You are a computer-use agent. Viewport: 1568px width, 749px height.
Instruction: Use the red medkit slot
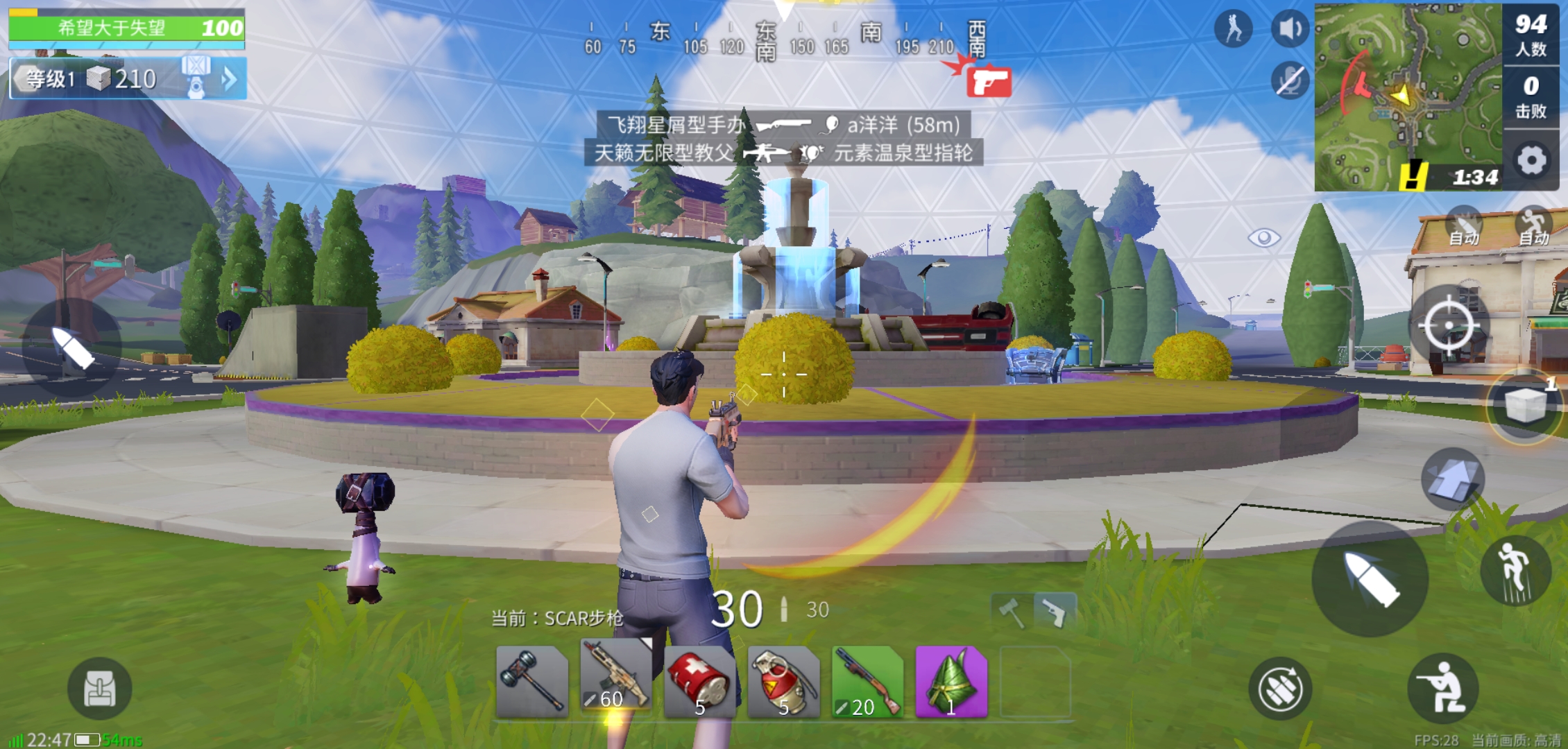point(700,683)
